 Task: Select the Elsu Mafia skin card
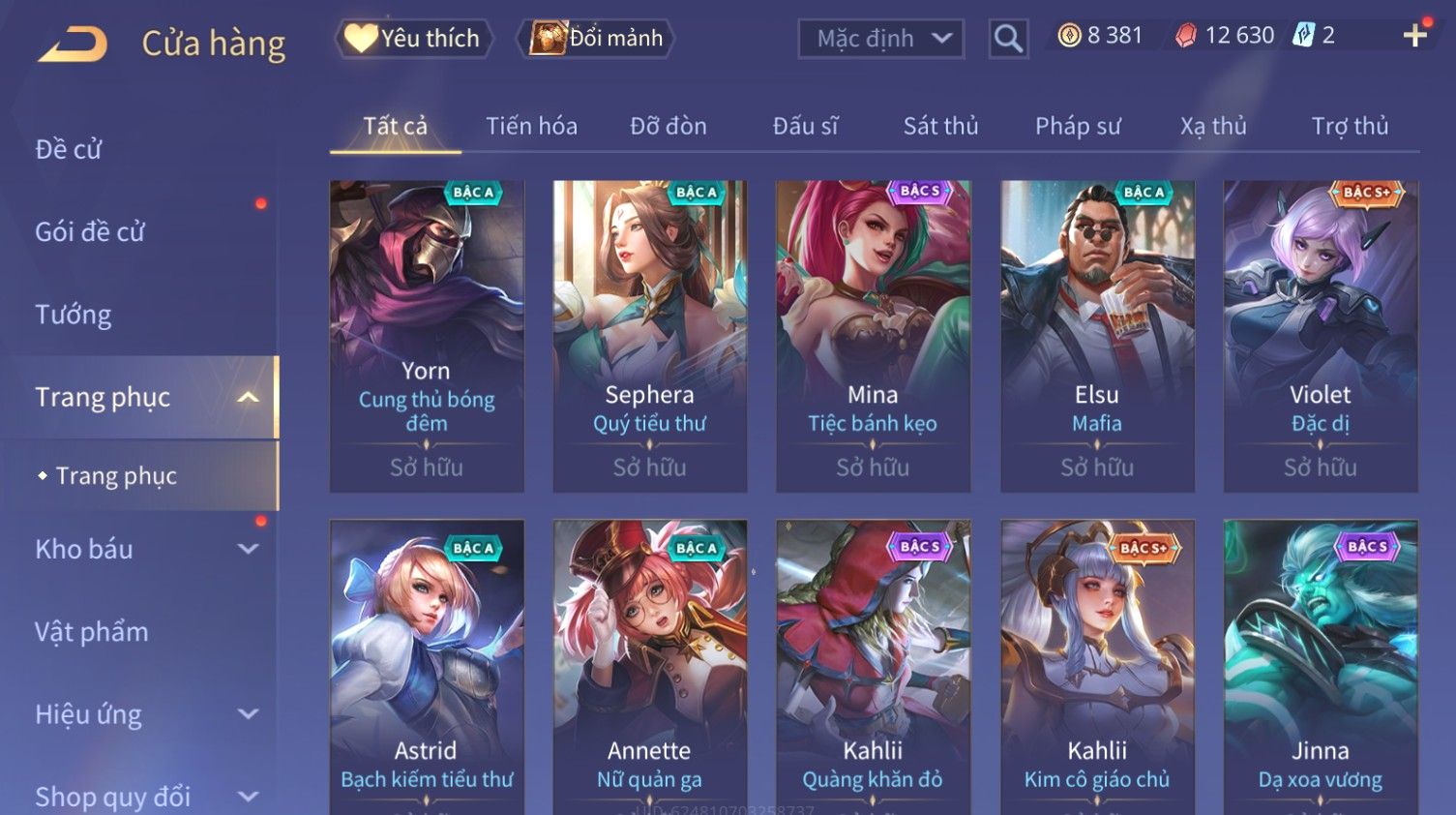coord(1097,336)
